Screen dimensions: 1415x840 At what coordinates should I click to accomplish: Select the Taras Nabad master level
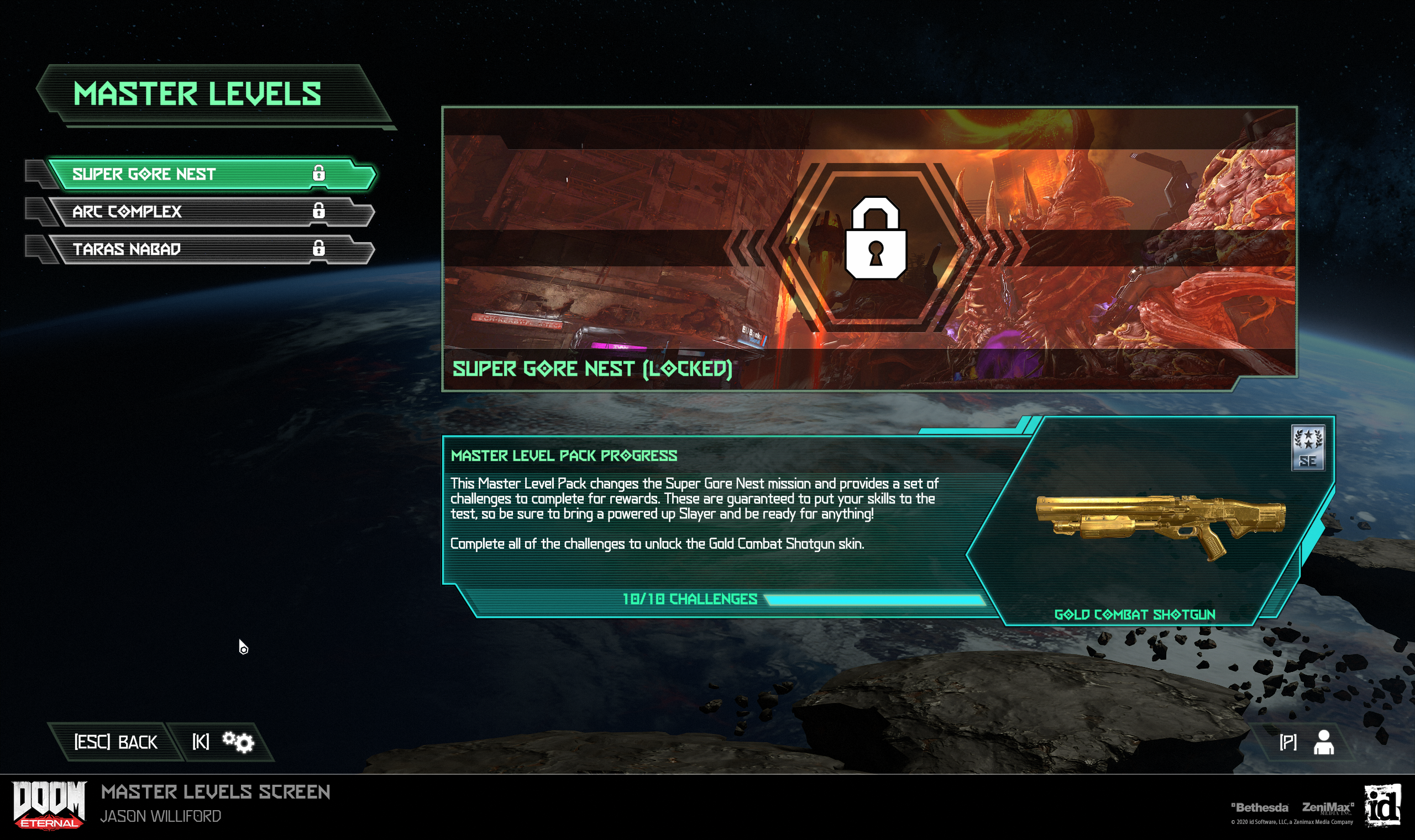(x=209, y=249)
